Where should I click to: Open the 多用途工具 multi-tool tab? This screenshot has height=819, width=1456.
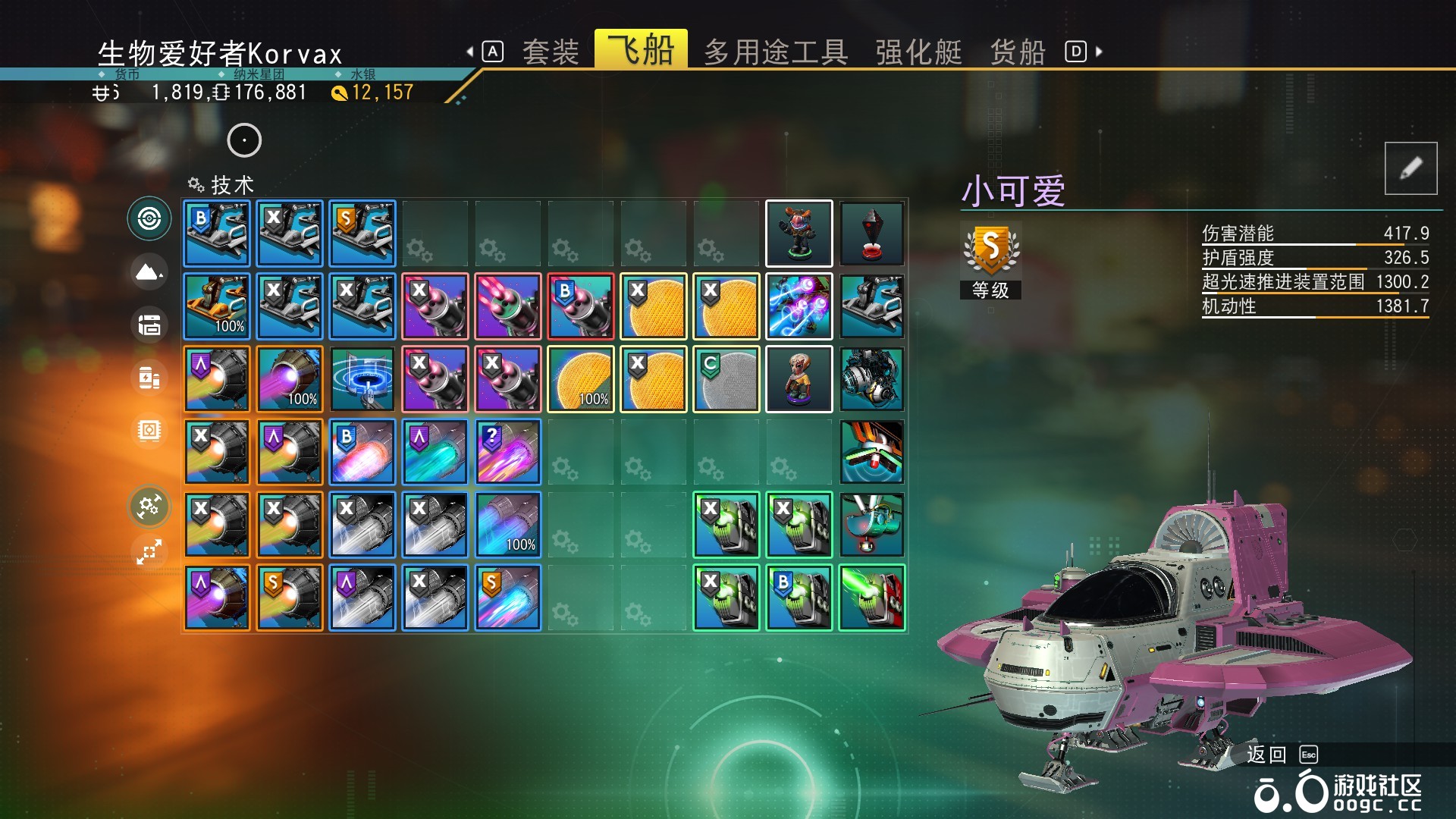coord(777,51)
